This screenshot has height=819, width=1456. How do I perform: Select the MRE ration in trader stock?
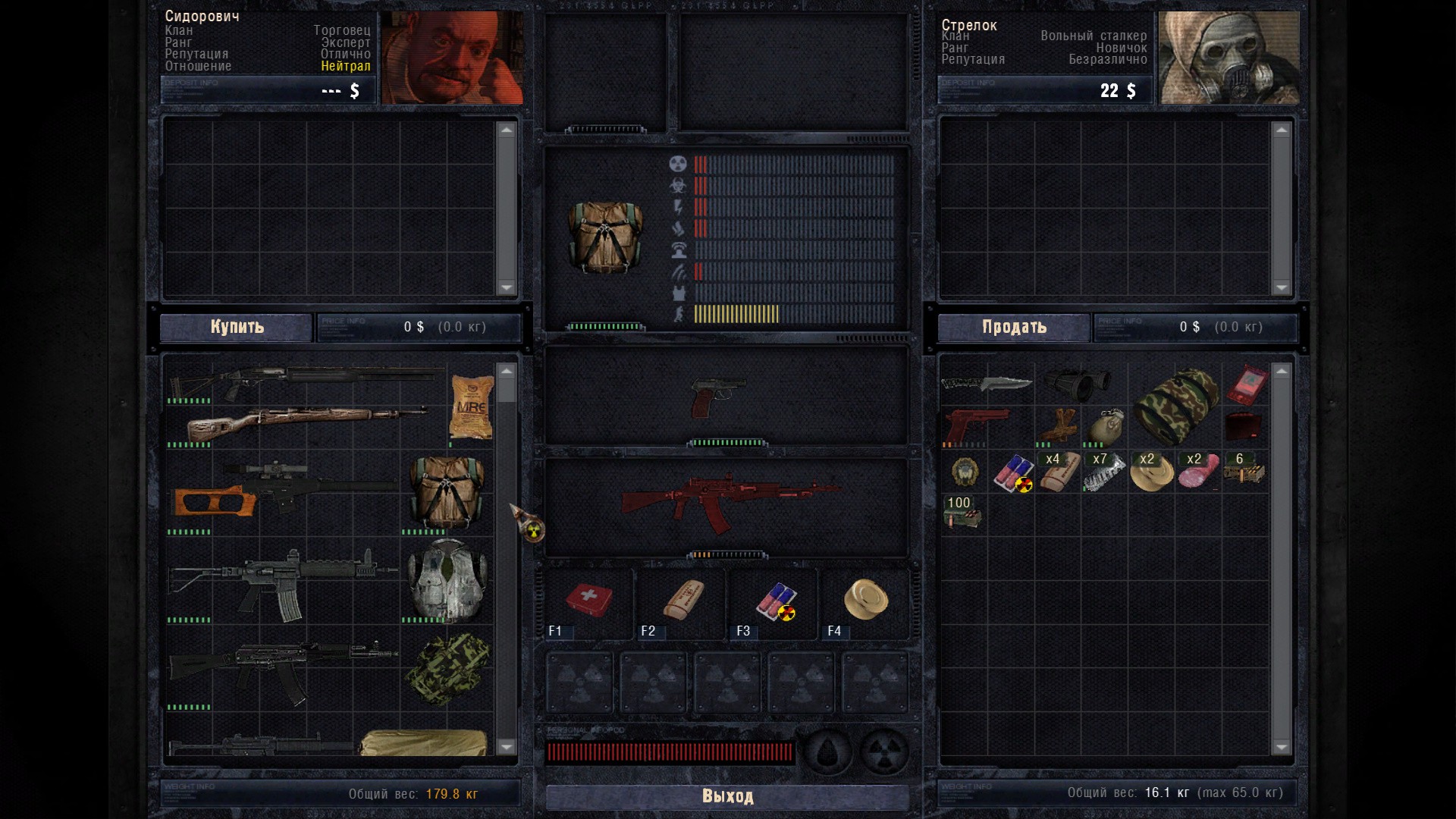coord(471,407)
